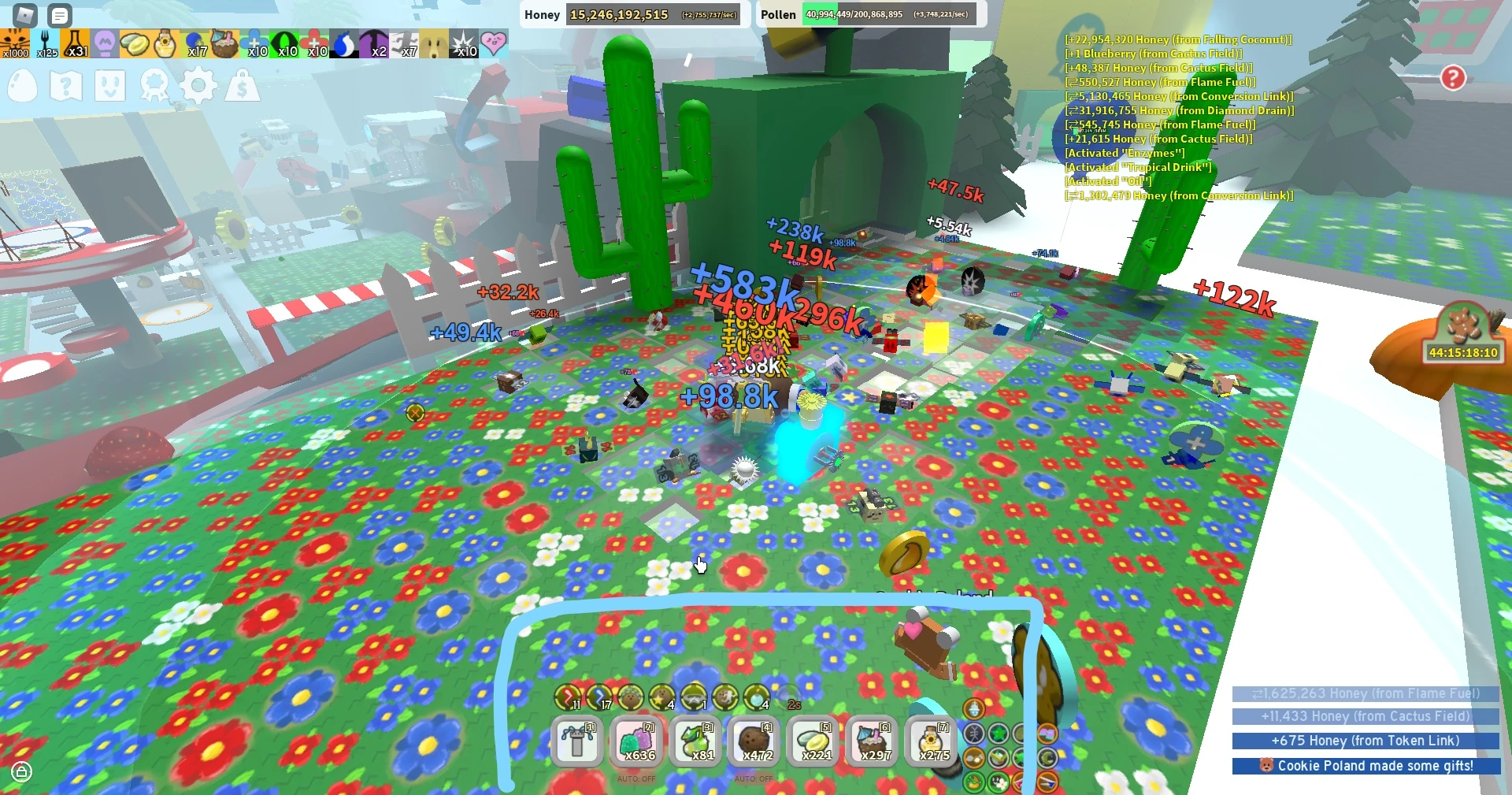
Task: Click the egg hatching icon
Action: [x=22, y=87]
